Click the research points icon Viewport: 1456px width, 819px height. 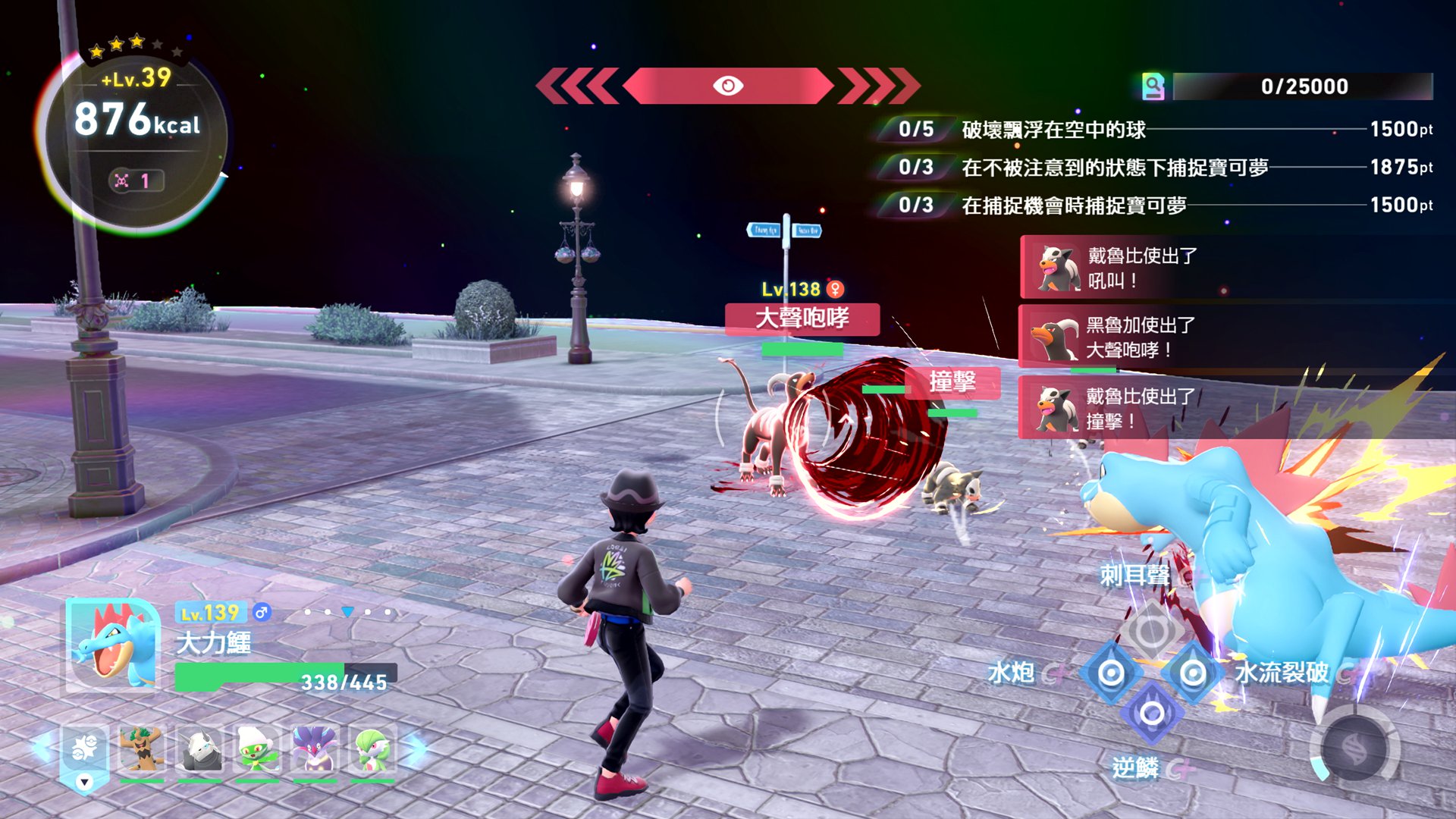[1153, 86]
